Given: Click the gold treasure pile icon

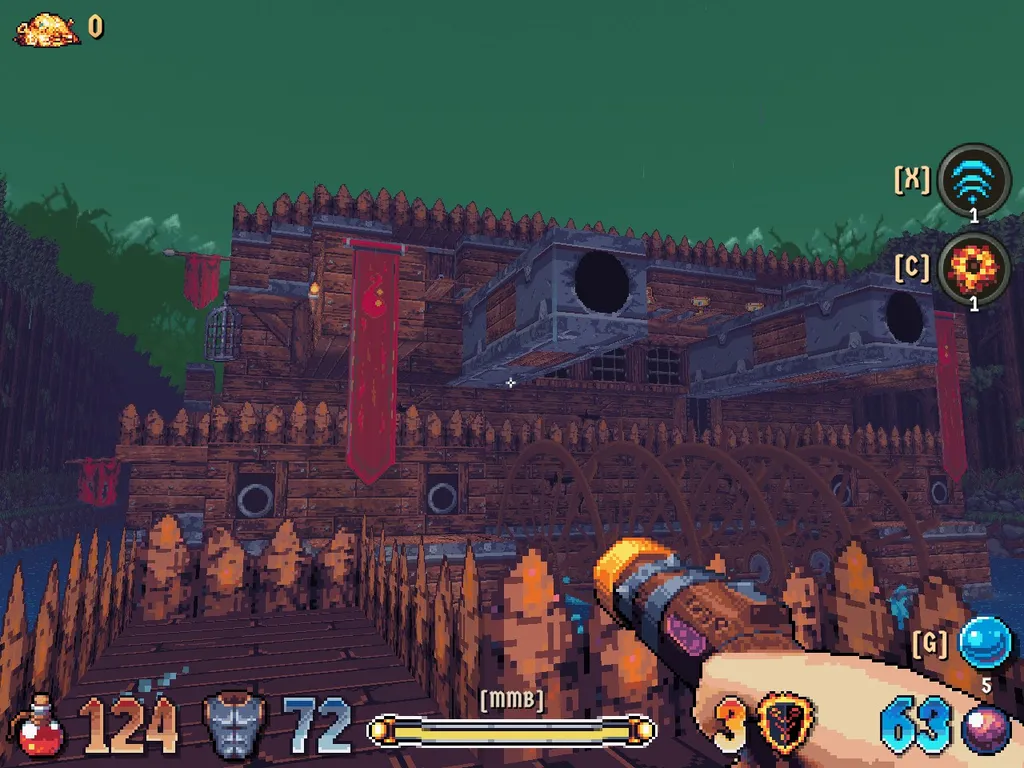Looking at the screenshot, I should tap(47, 29).
